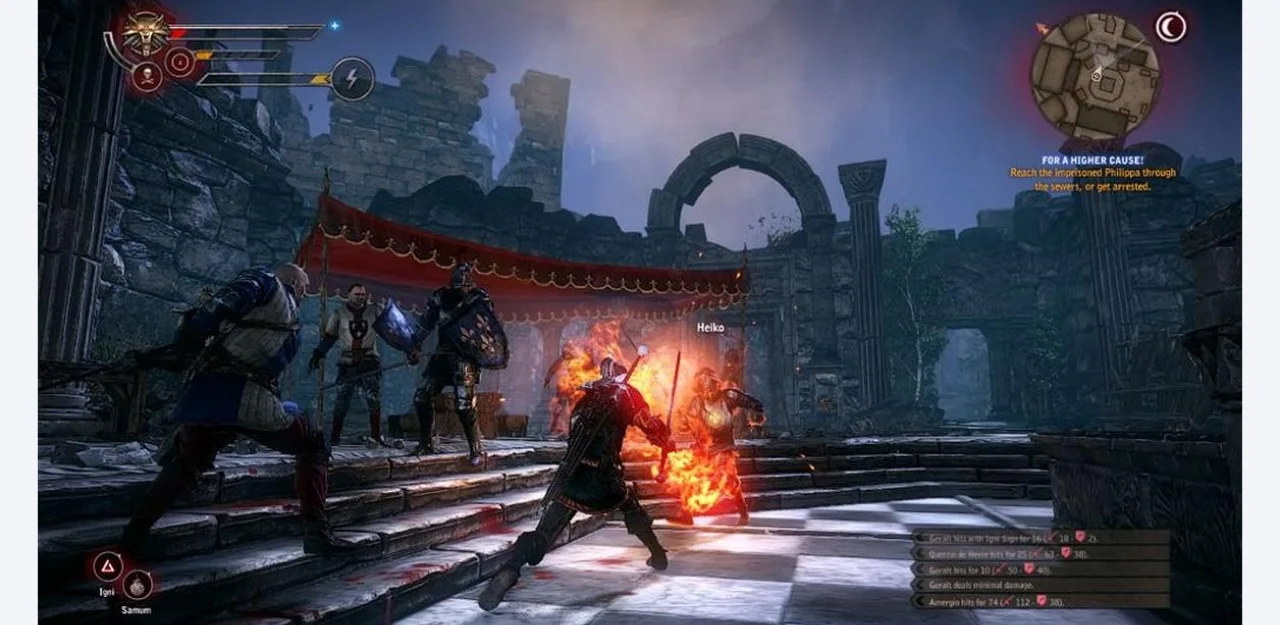
Task: Click the combat log panel
Action: [x=1041, y=569]
